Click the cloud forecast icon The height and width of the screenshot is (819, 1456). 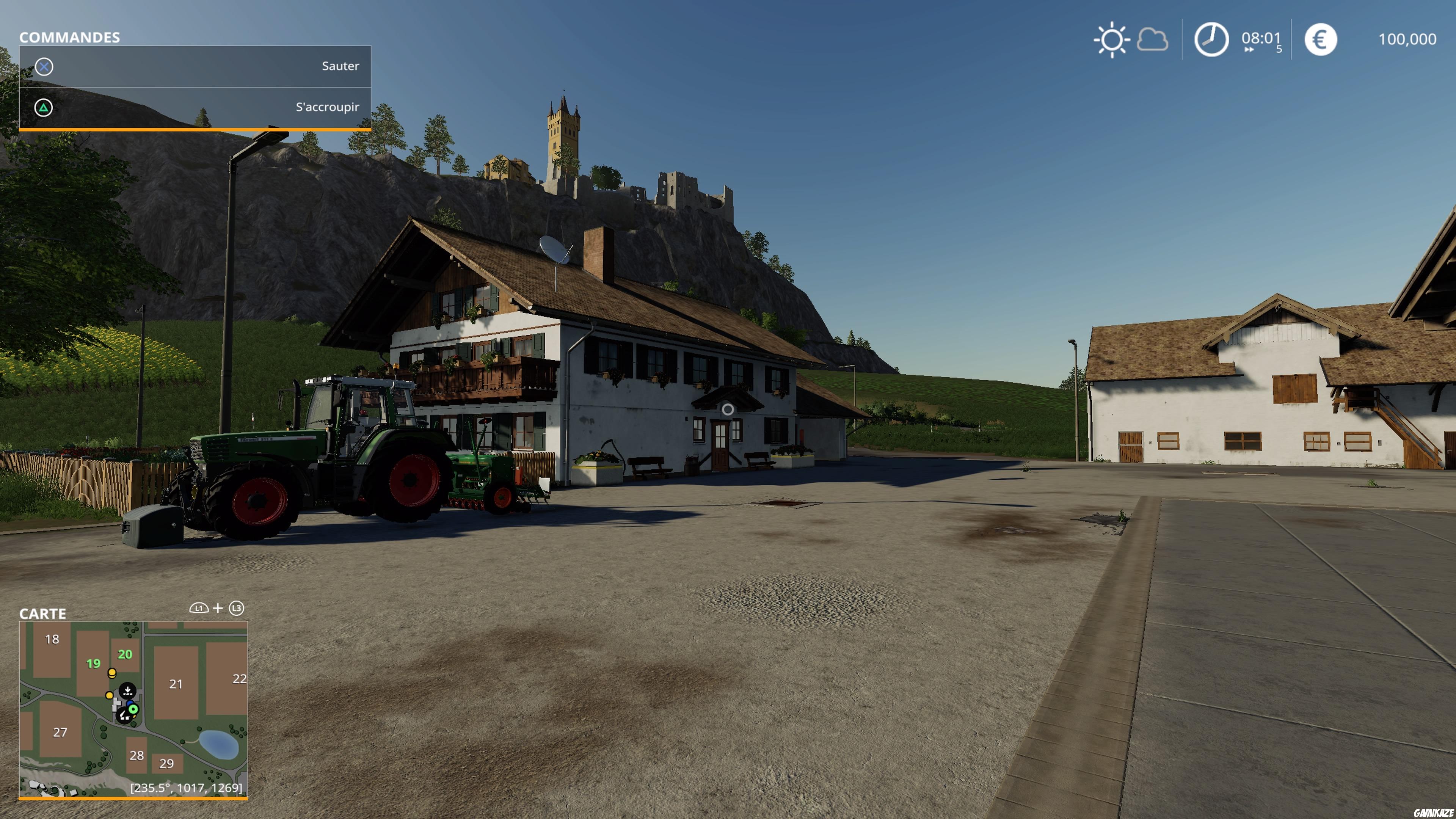pos(1152,39)
